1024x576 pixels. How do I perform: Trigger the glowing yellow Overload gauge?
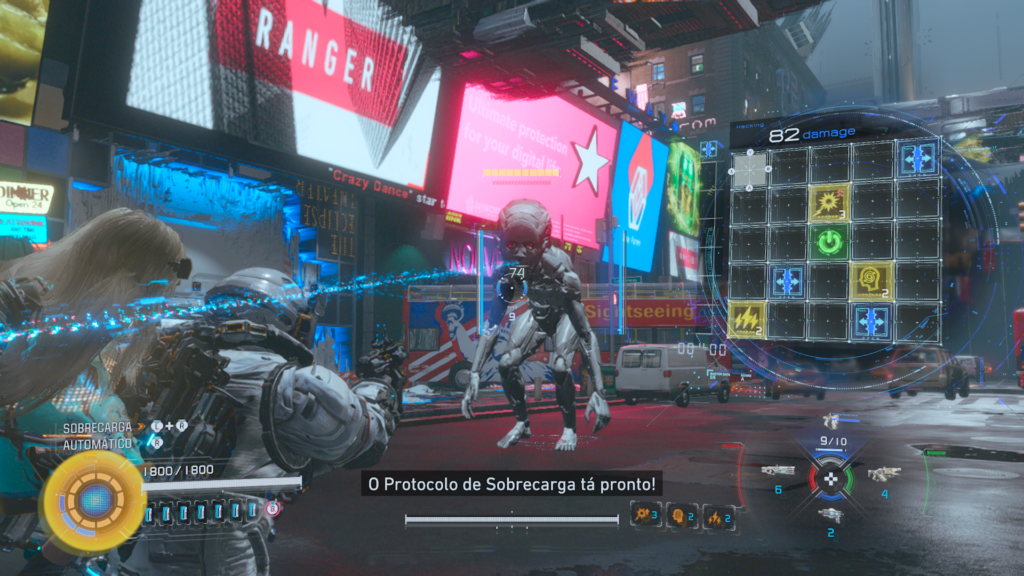pos(93,499)
